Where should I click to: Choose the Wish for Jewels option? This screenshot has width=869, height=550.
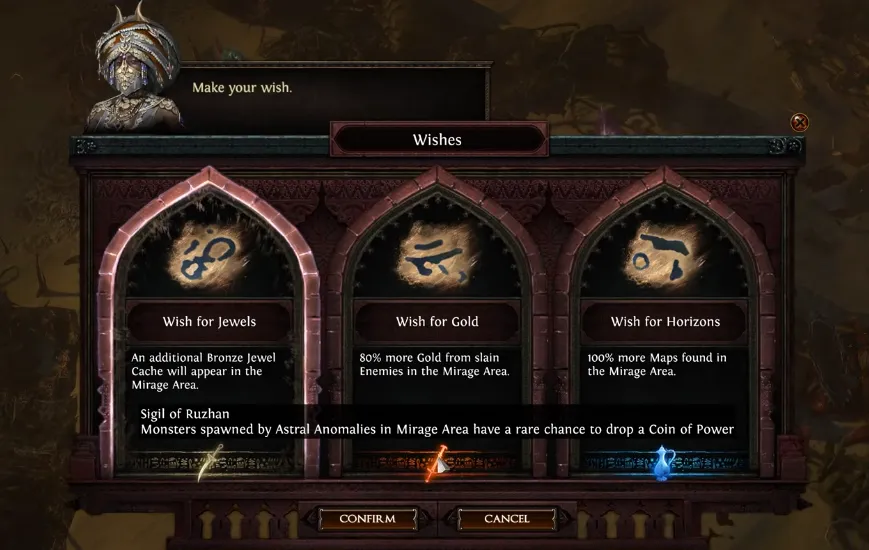tap(209, 321)
